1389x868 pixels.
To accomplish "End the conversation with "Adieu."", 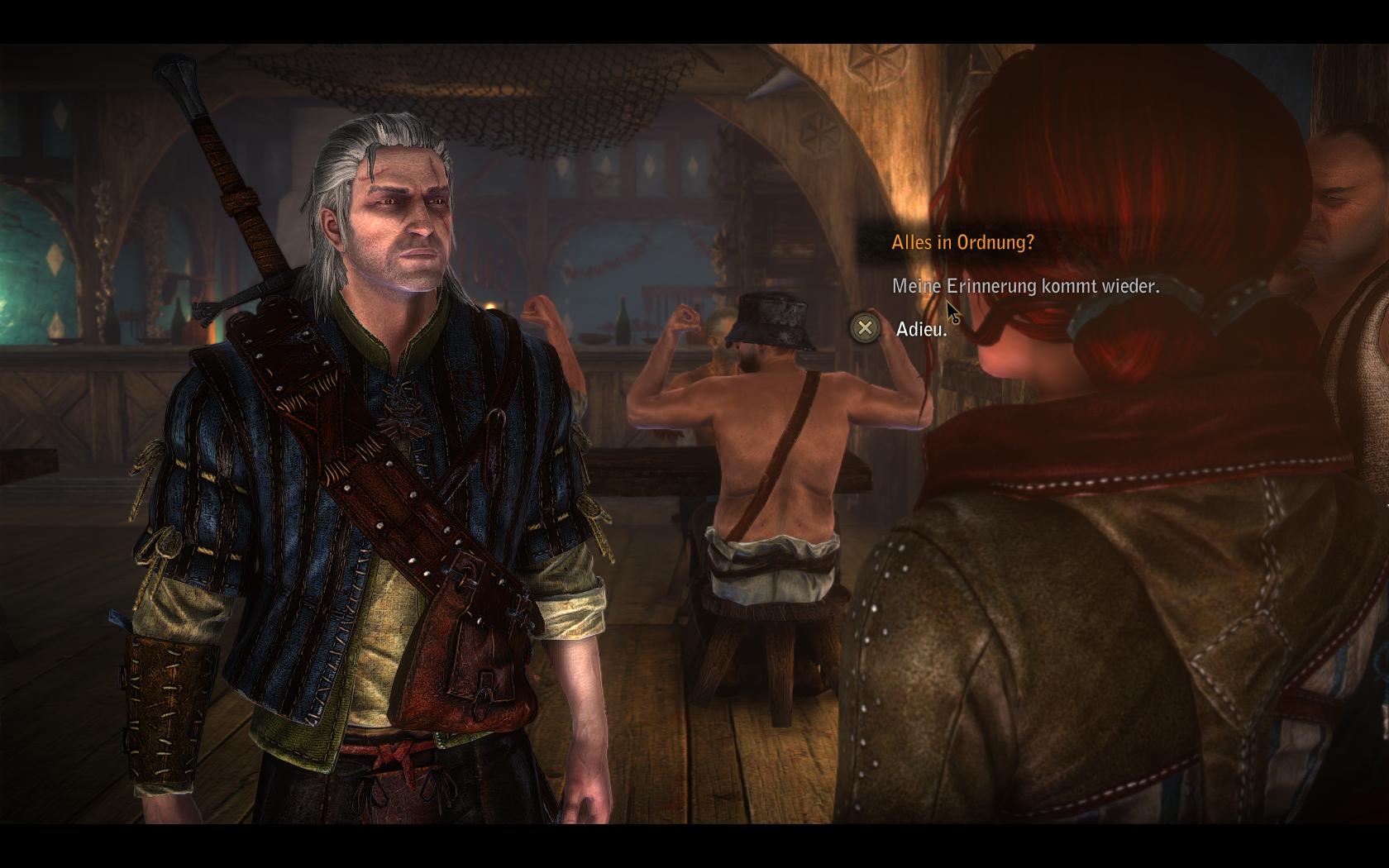I will tap(921, 329).
